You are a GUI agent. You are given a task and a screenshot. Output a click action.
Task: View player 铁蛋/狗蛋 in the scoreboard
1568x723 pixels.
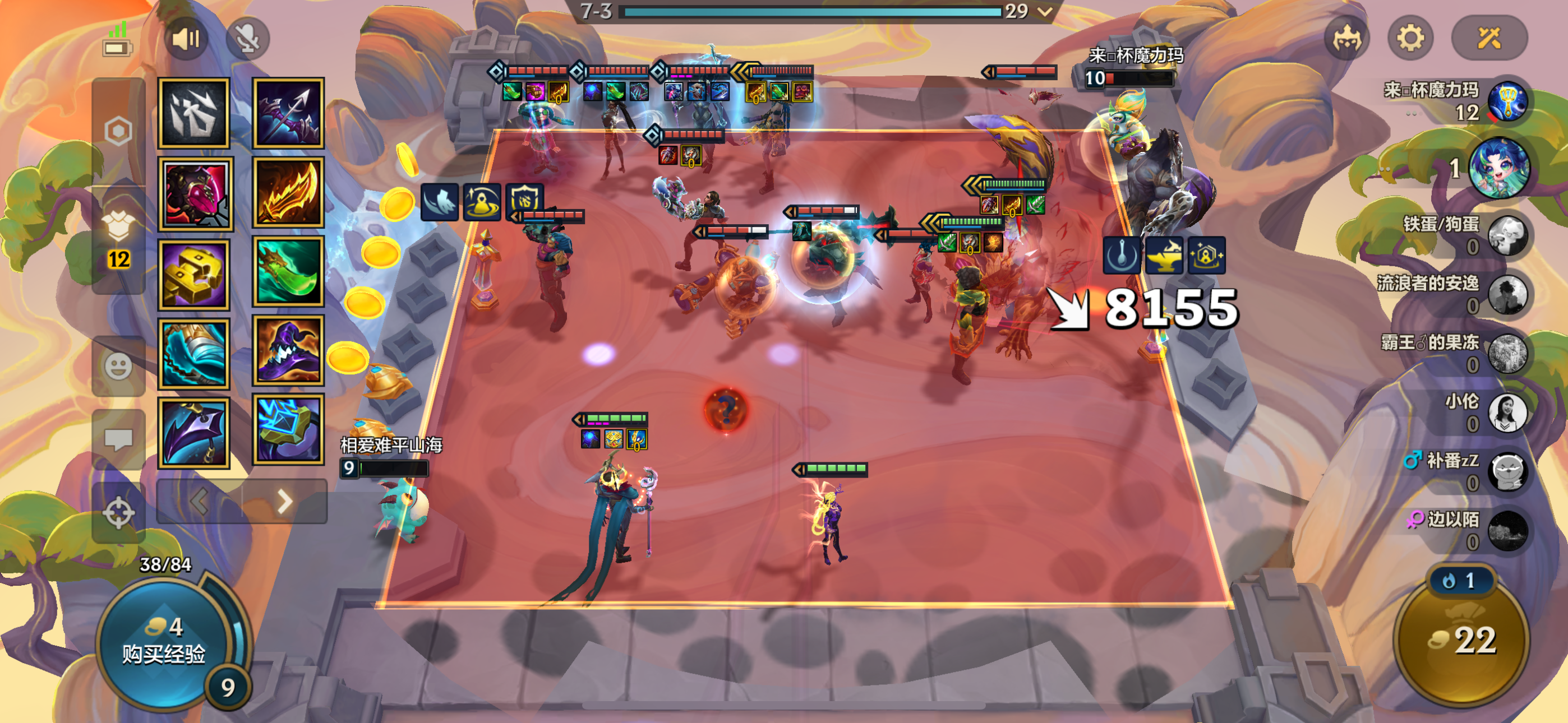tap(1507, 235)
